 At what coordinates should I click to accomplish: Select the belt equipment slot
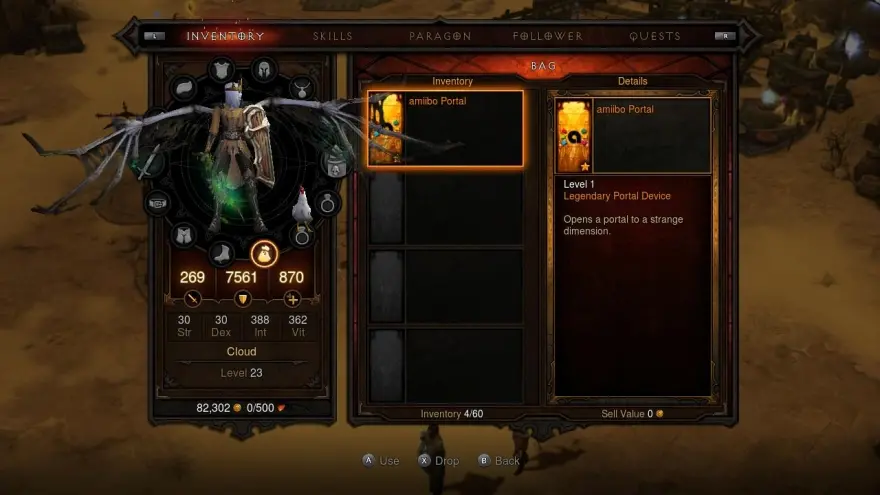pos(159,203)
